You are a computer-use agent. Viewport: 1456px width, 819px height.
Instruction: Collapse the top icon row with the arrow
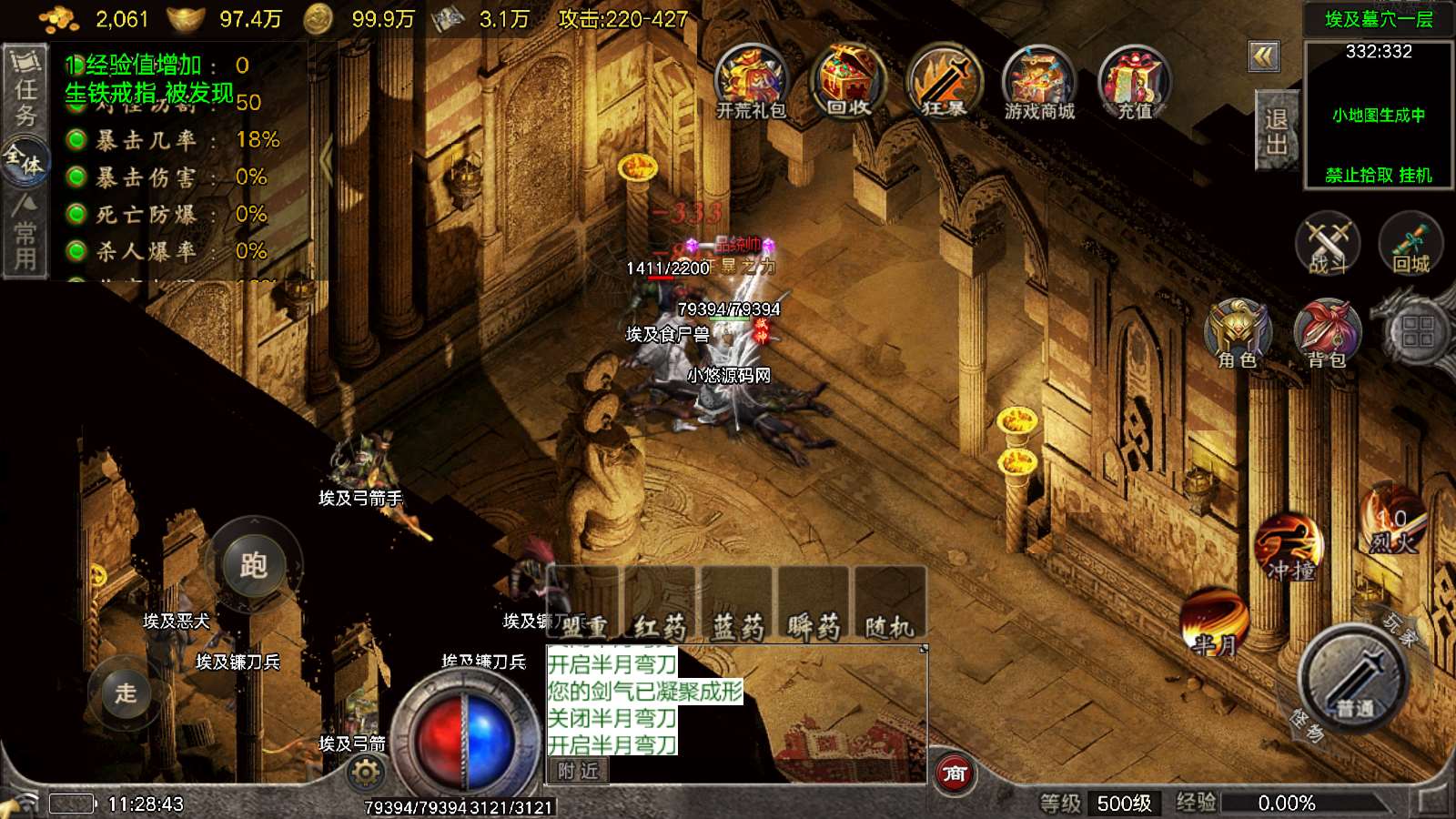click(x=1263, y=57)
